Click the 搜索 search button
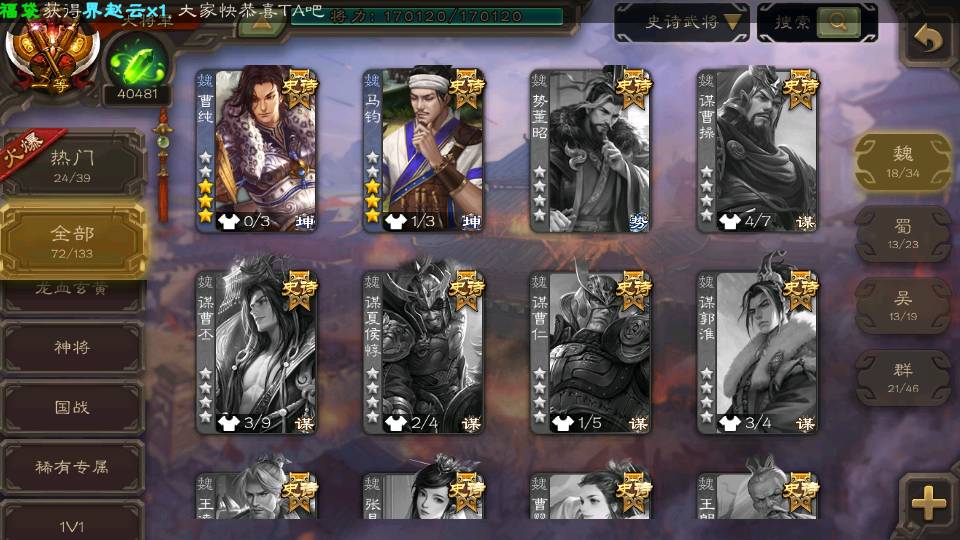This screenshot has height=540, width=960. pyautogui.click(x=816, y=22)
